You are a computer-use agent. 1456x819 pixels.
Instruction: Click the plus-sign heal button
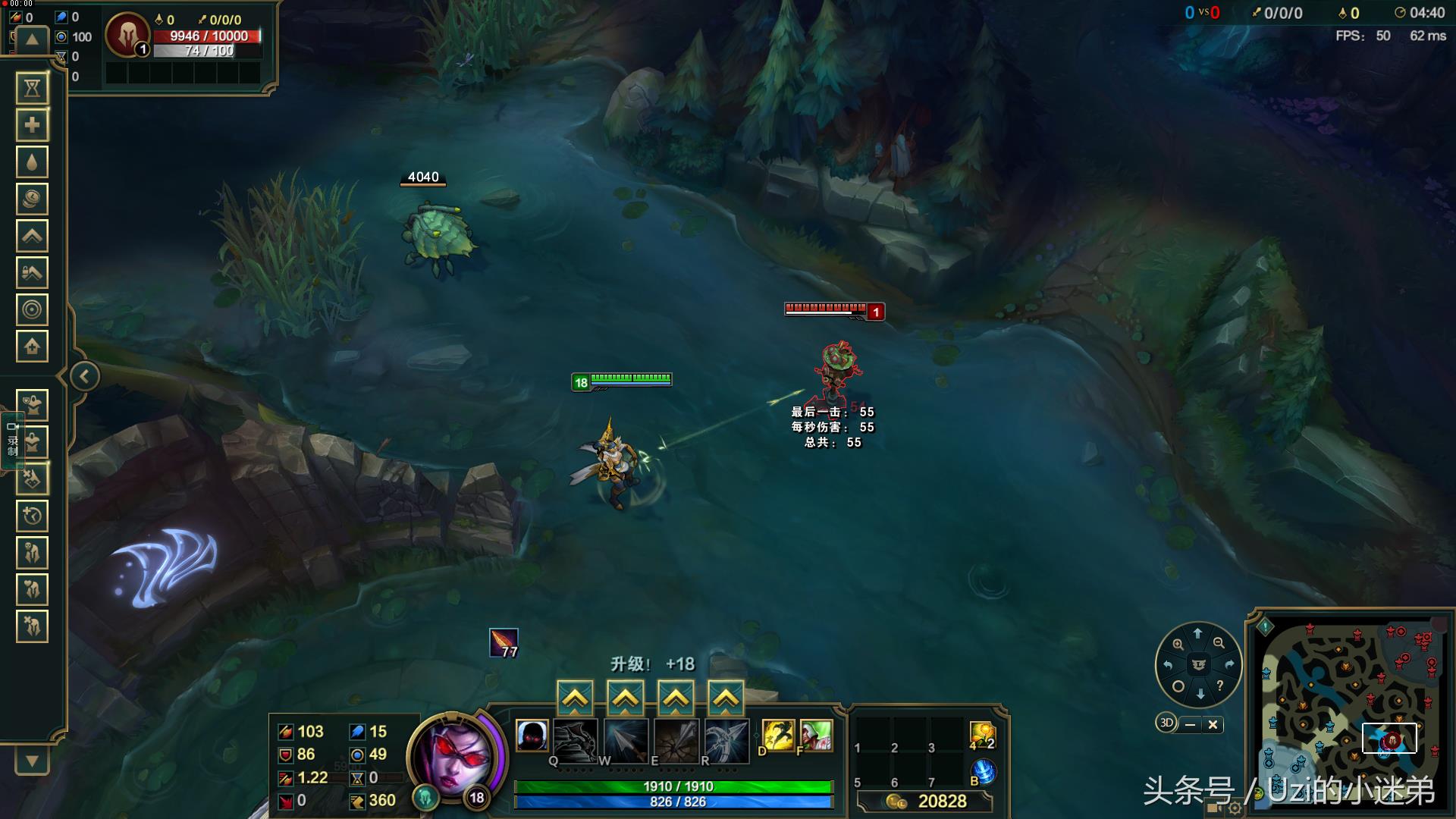[32, 125]
